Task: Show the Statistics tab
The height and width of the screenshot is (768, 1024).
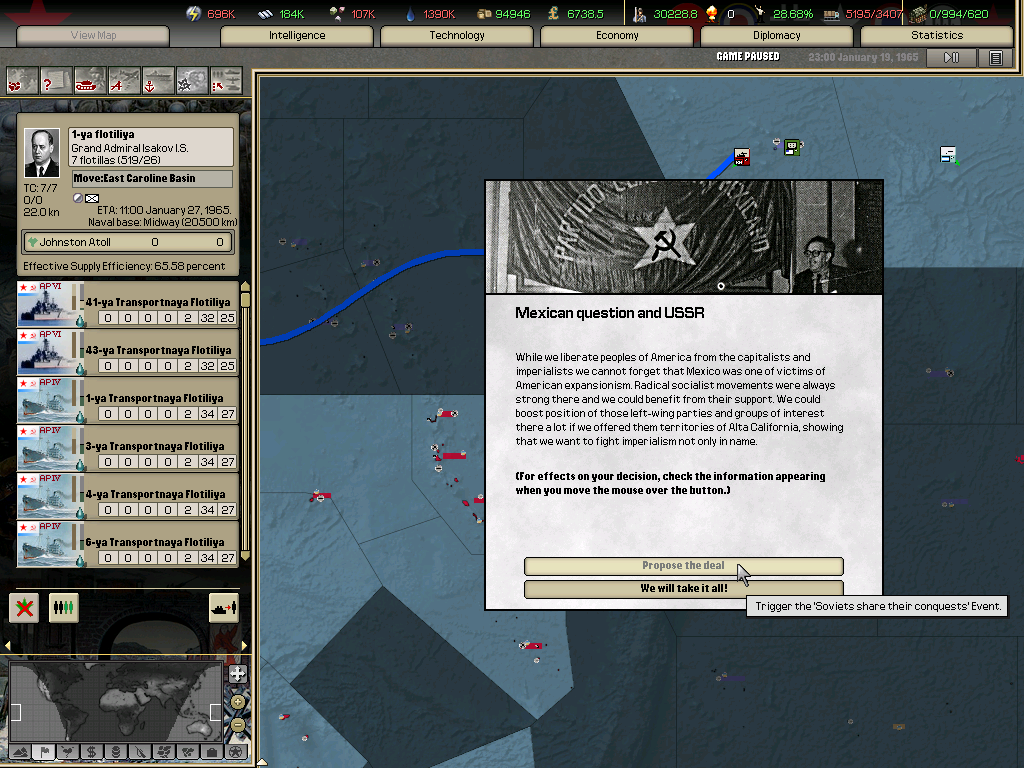Action: click(x=936, y=36)
